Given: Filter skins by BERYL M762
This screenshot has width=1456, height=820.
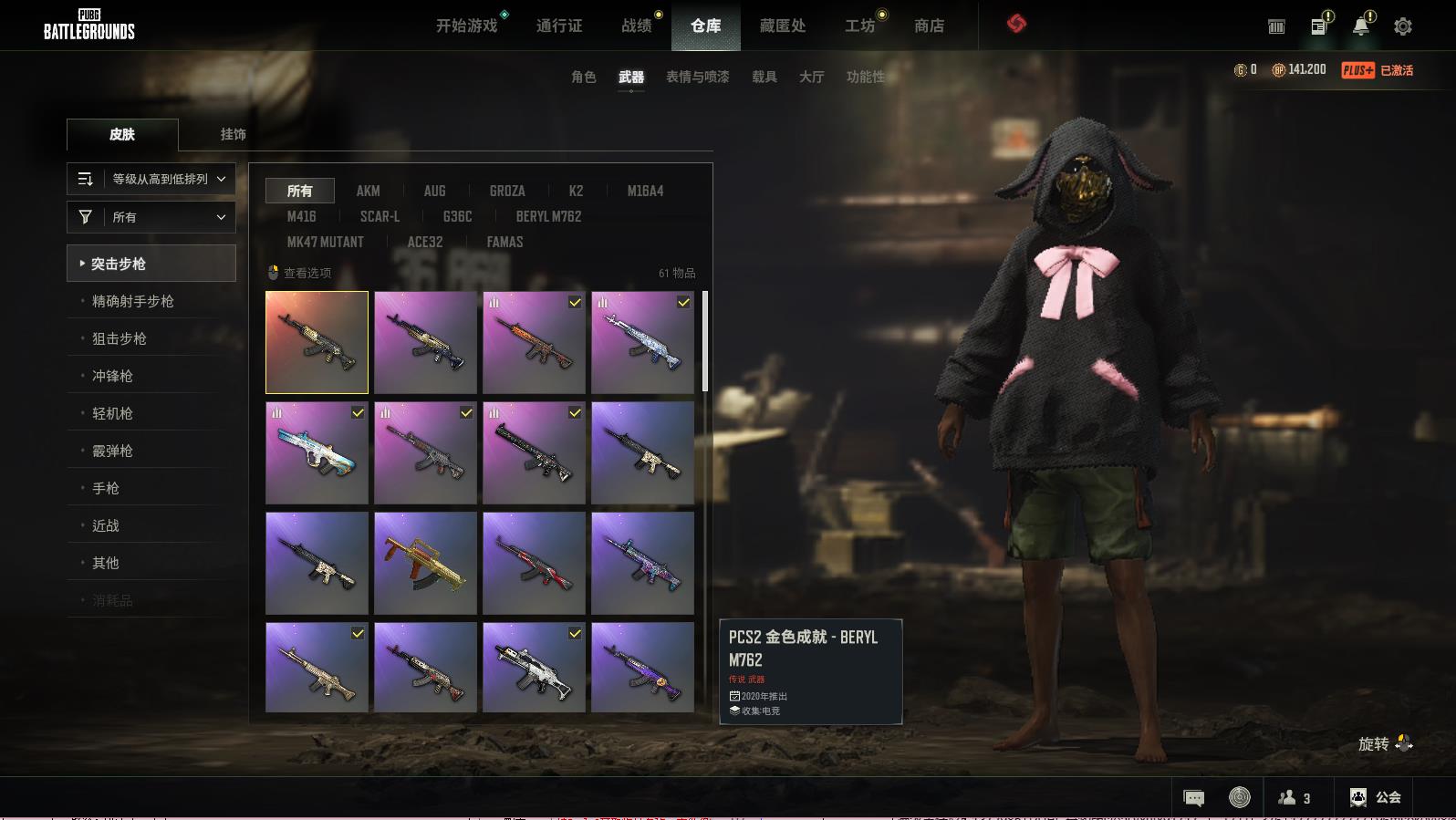Looking at the screenshot, I should tap(547, 216).
